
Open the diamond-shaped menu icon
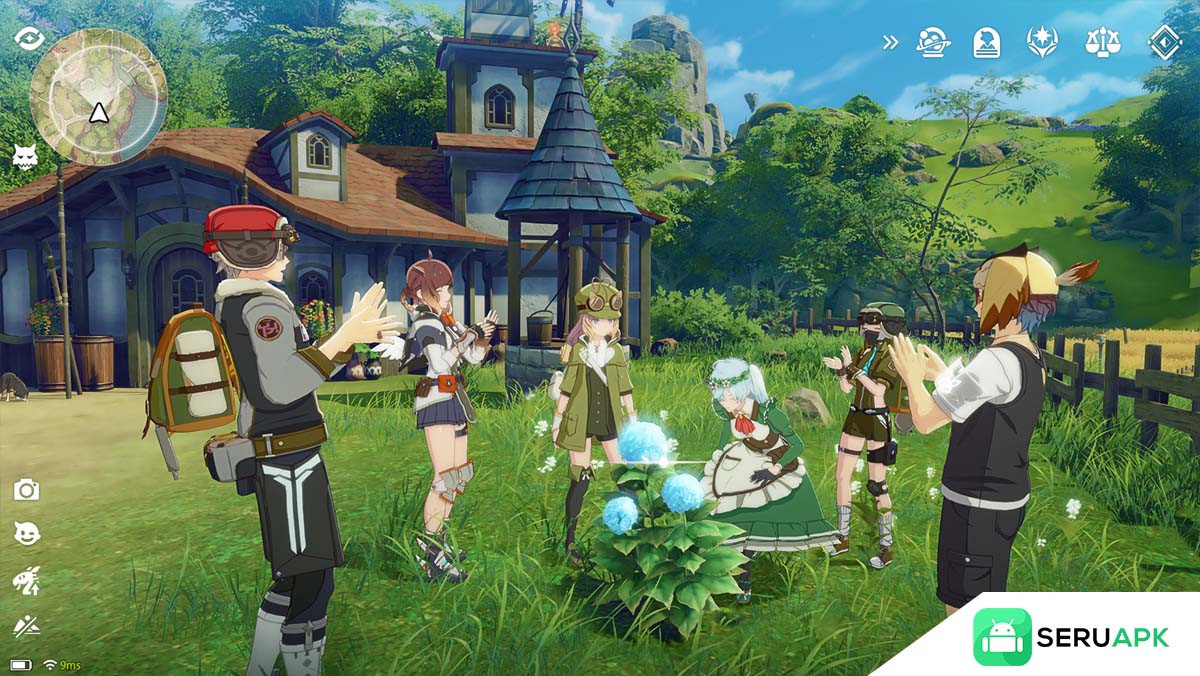pos(1164,42)
